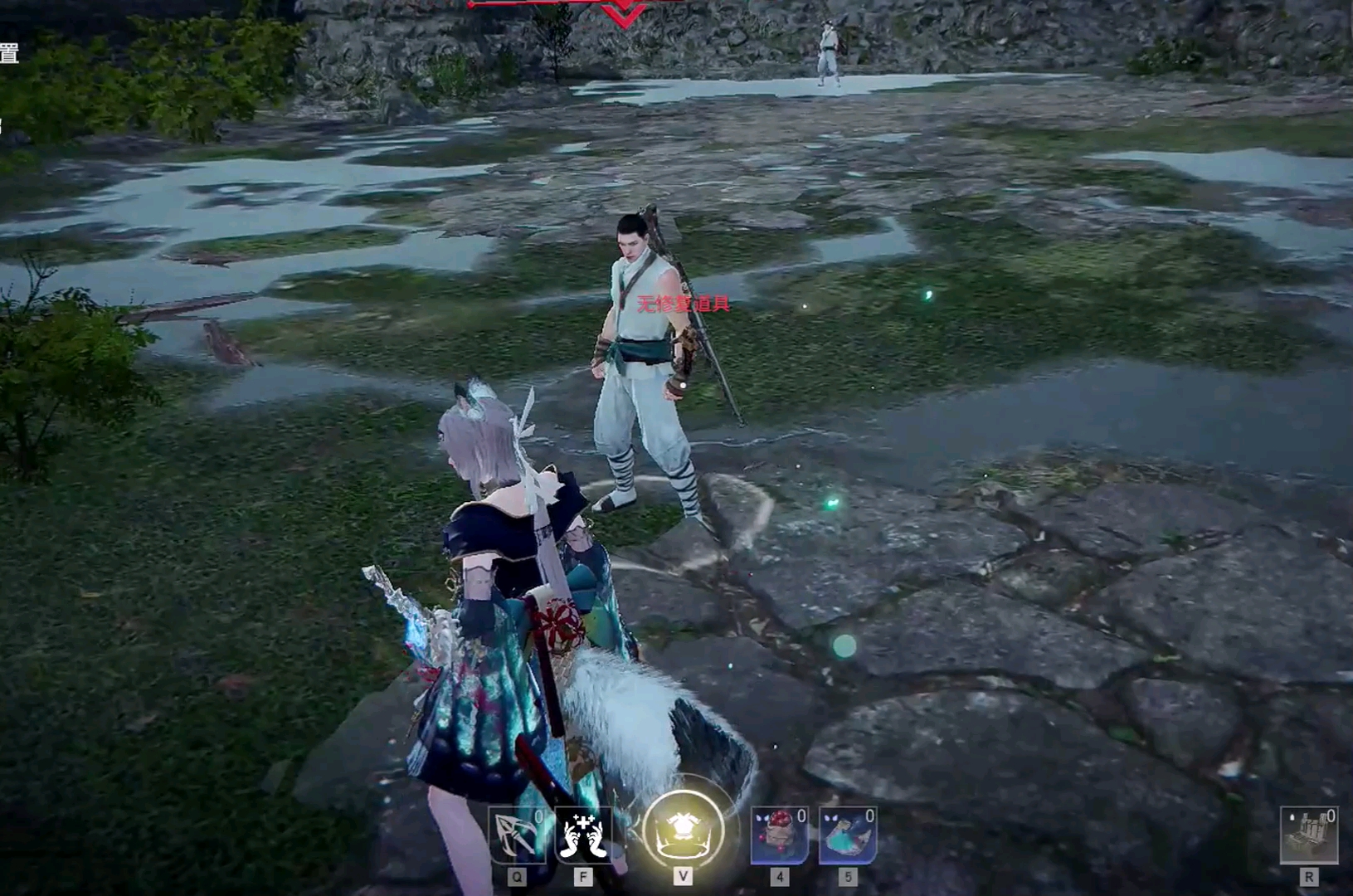1353x896 pixels.
Task: Select the grey ammo box slot
Action: coord(1308,835)
